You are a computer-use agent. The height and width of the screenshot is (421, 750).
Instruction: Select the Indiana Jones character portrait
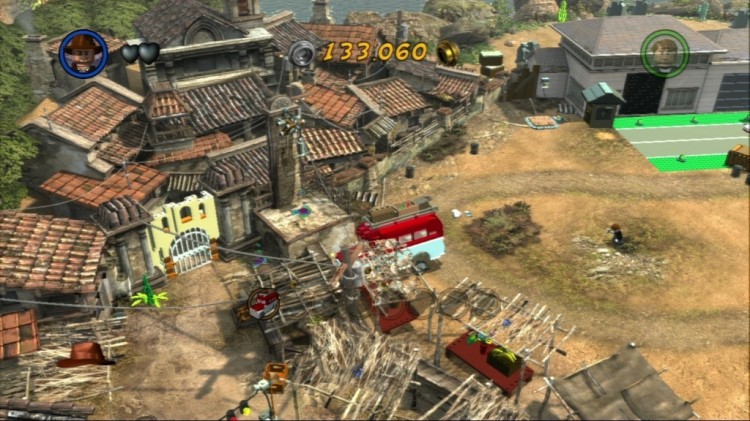[x=83, y=53]
